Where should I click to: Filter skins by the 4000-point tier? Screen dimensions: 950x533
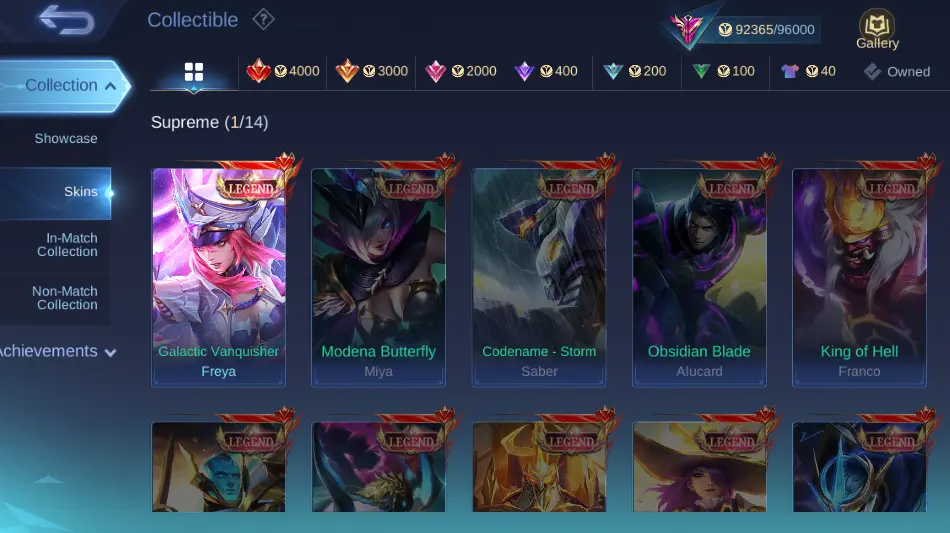pos(284,72)
